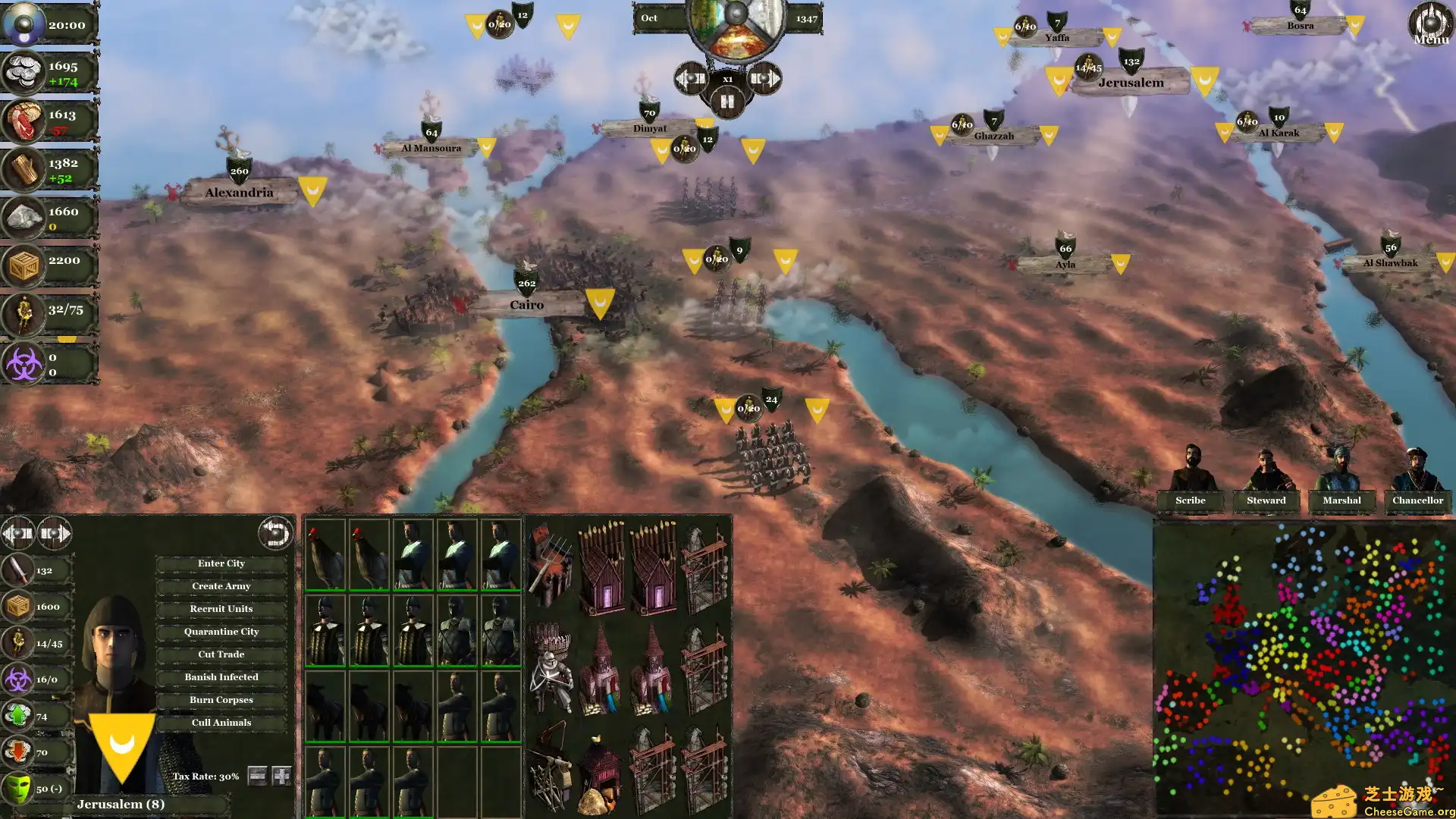This screenshot has height=819, width=1456.
Task: Click Create Army for Jerusalem
Action: pyautogui.click(x=221, y=585)
